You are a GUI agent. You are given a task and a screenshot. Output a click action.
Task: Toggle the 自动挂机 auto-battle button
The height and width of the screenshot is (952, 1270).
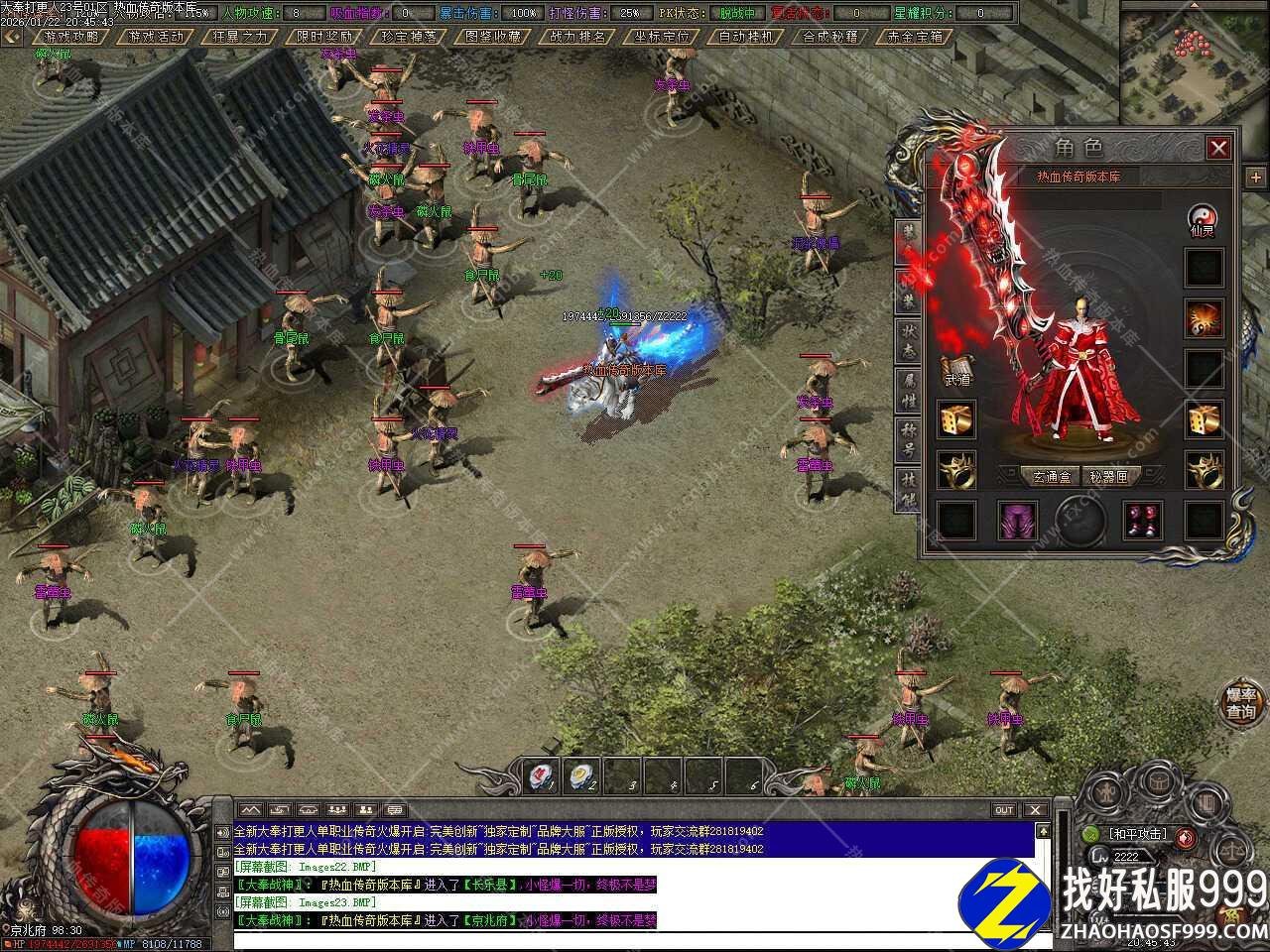pyautogui.click(x=746, y=37)
